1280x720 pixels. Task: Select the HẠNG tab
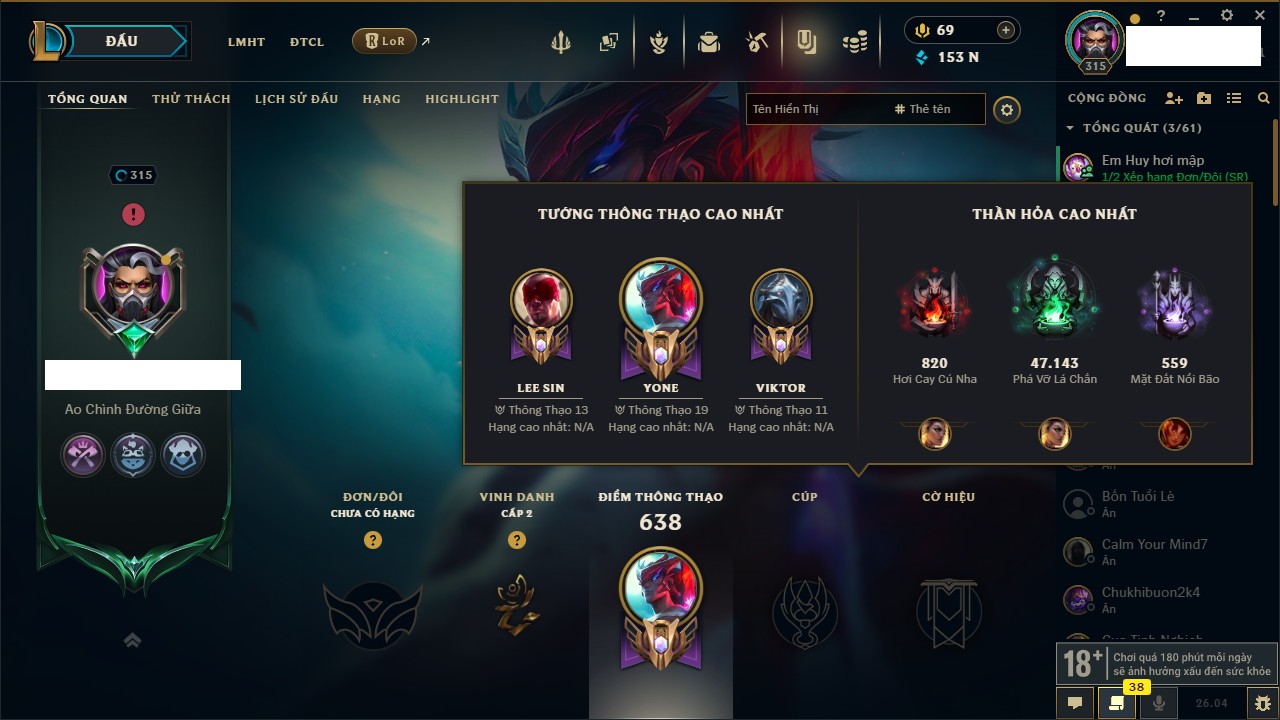pos(381,99)
